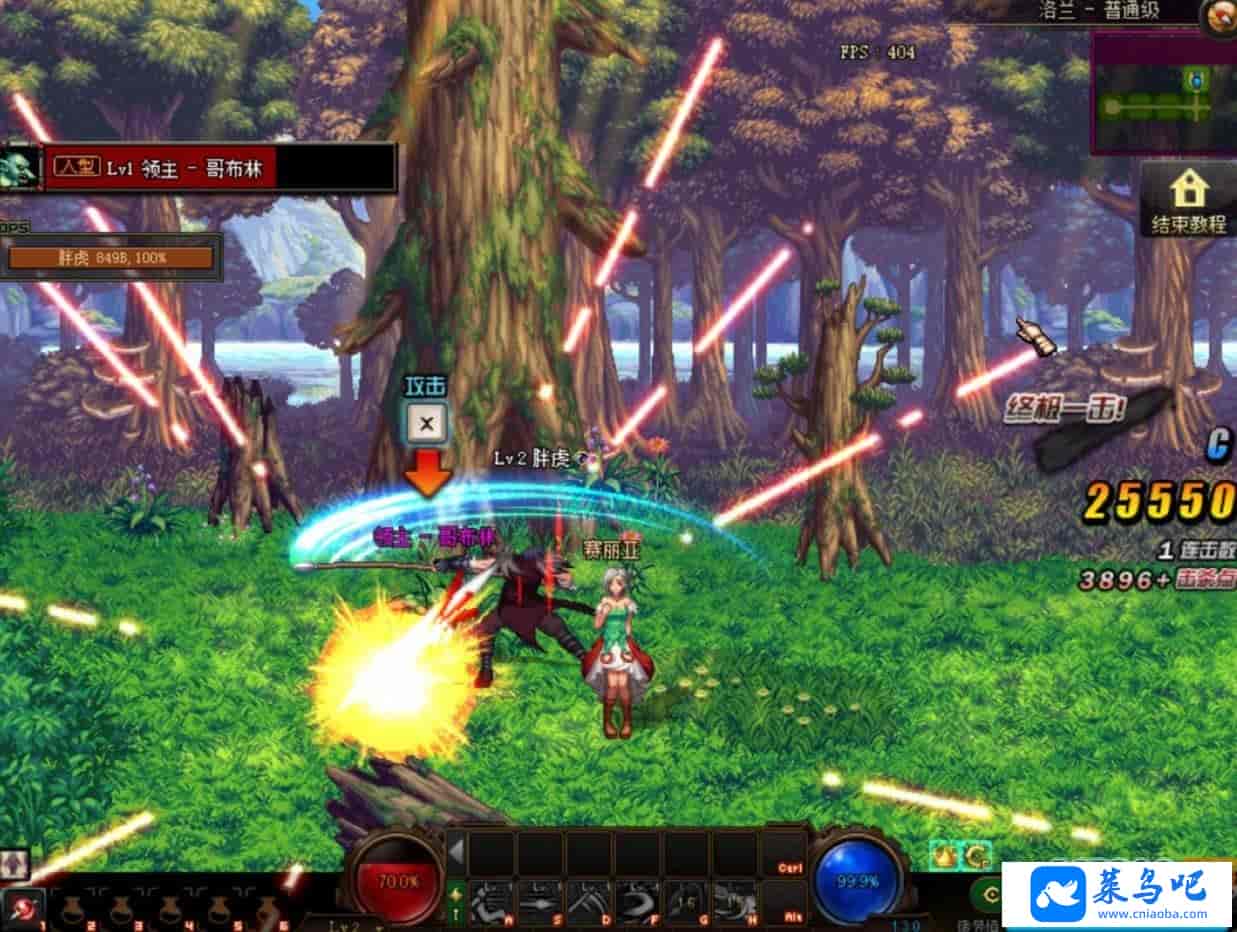The height and width of the screenshot is (932, 1237).
Task: Click the compass icon beside the dungeon name
Action: (x=1219, y=15)
